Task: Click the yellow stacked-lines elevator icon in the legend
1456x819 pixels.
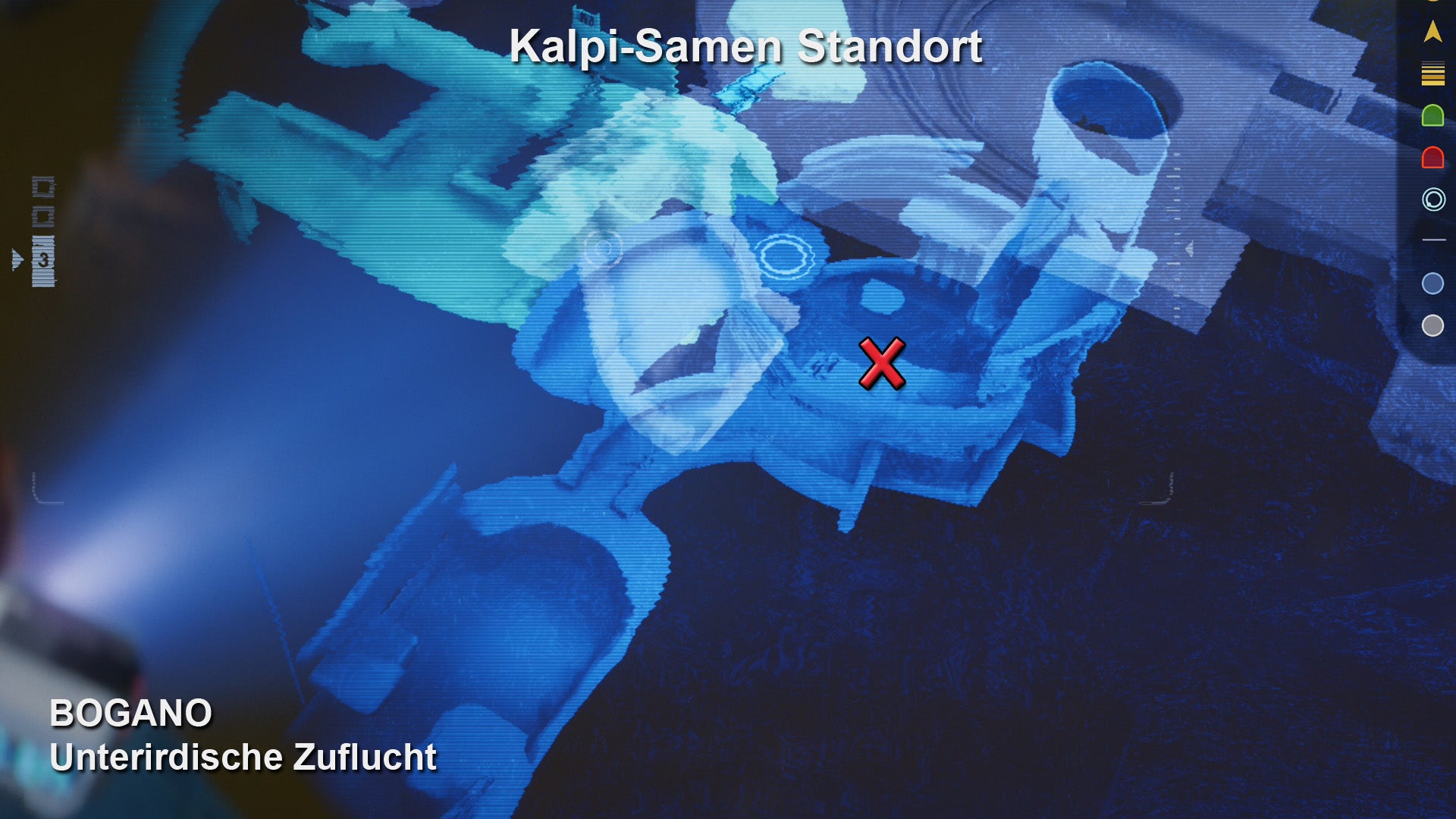Action: pyautogui.click(x=1434, y=73)
